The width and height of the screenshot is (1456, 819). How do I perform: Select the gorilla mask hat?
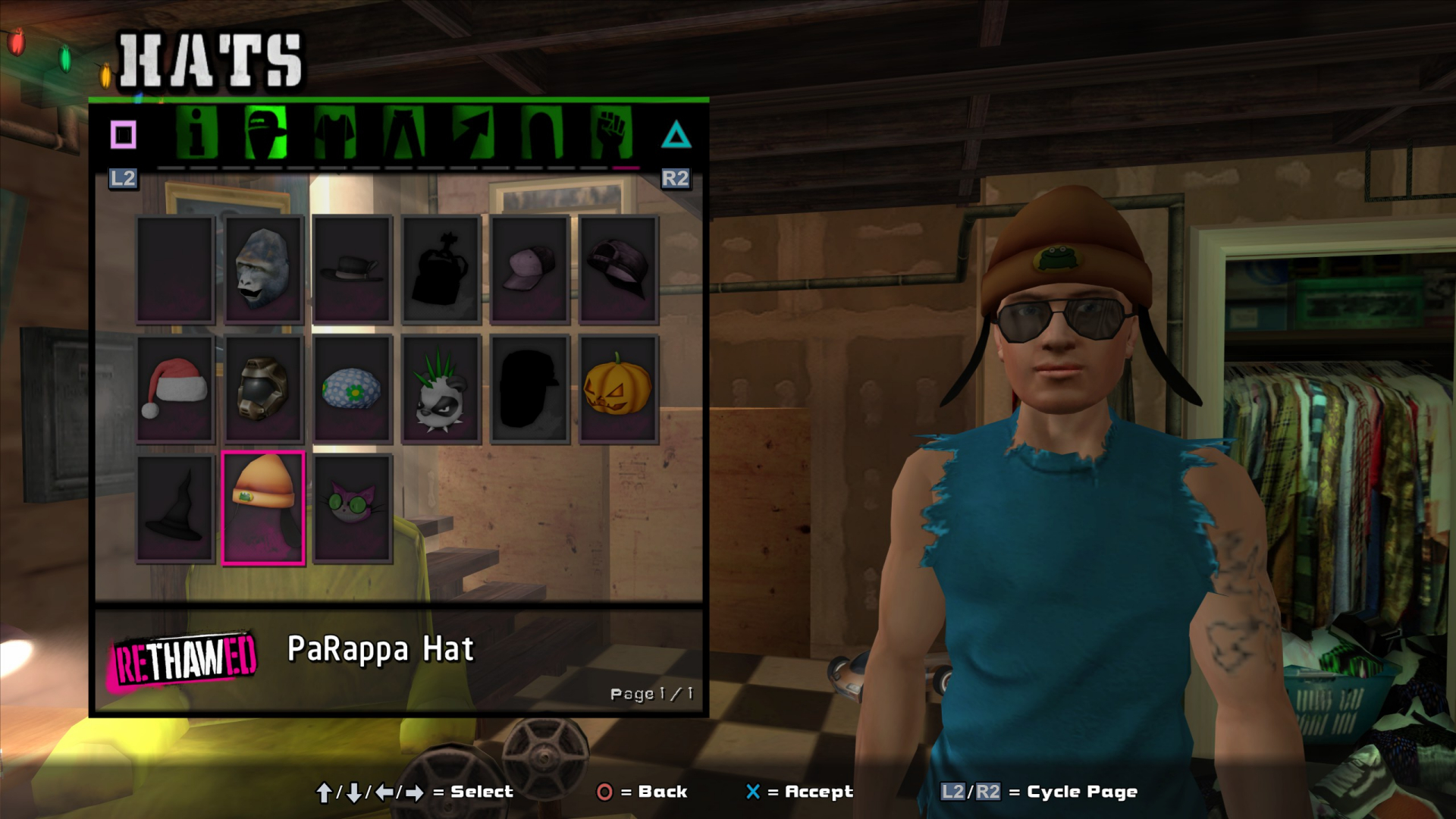pyautogui.click(x=263, y=270)
